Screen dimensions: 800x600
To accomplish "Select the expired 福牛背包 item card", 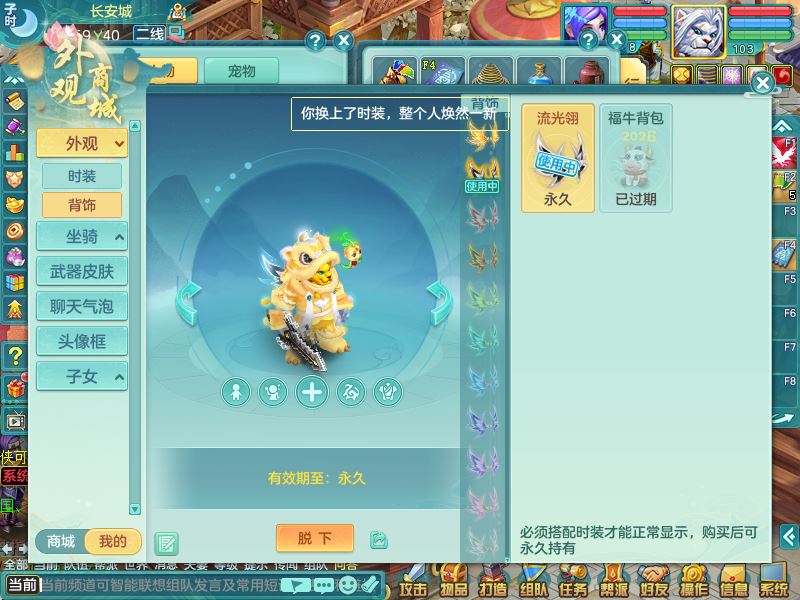I will pos(636,158).
